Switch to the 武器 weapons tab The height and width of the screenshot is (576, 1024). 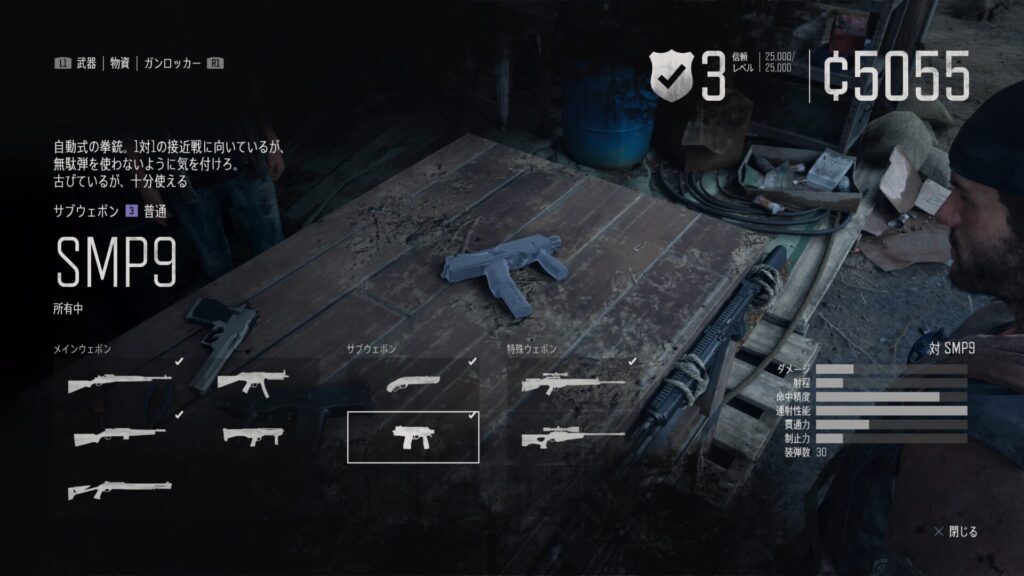(86, 63)
